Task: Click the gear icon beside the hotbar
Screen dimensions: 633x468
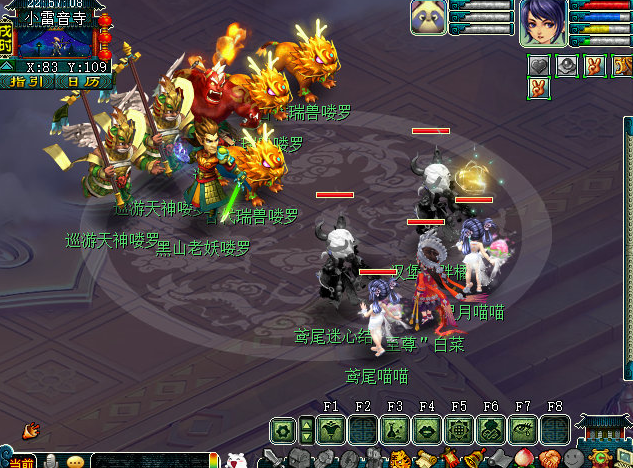Action: (x=283, y=430)
